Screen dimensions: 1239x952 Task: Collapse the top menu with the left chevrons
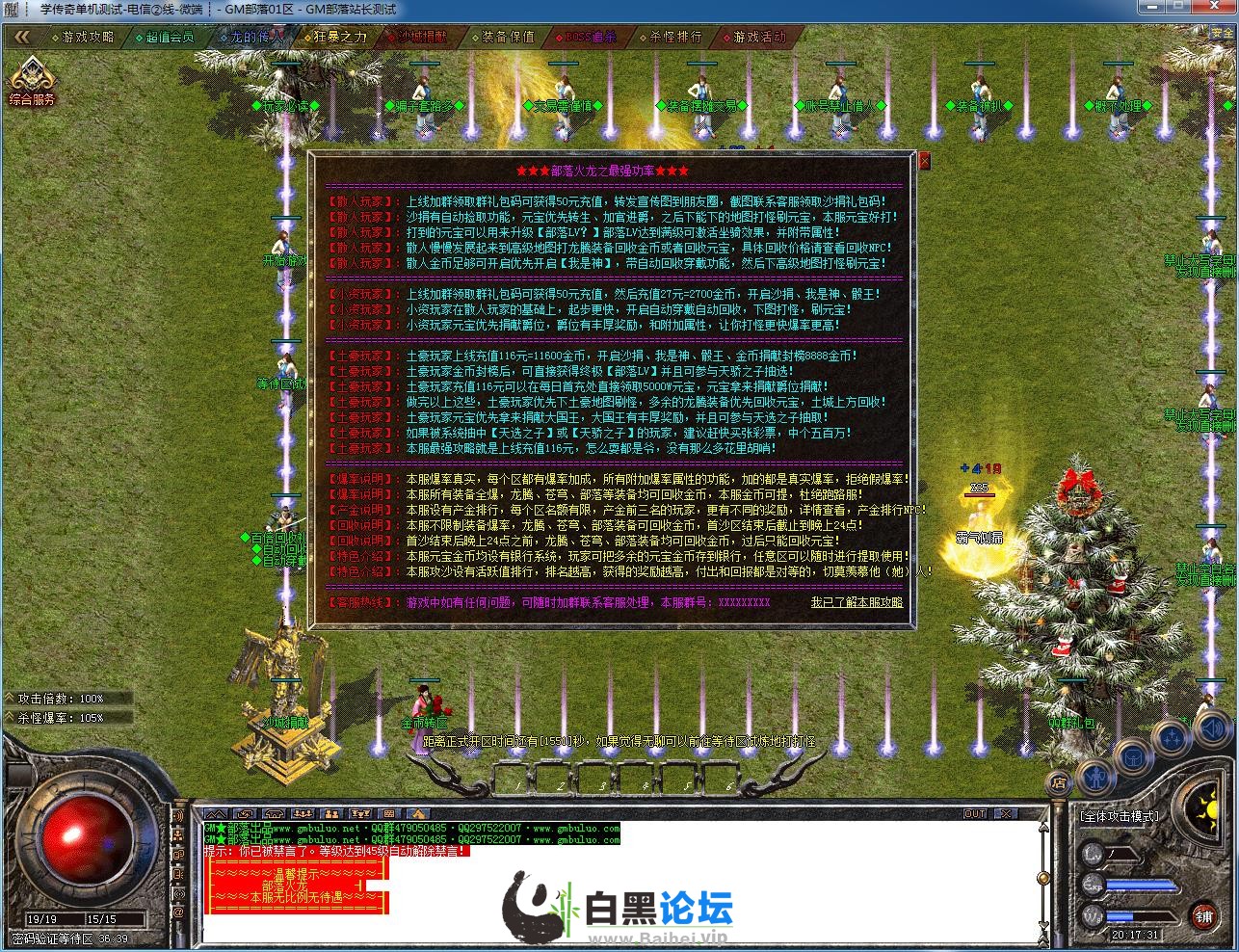21,37
